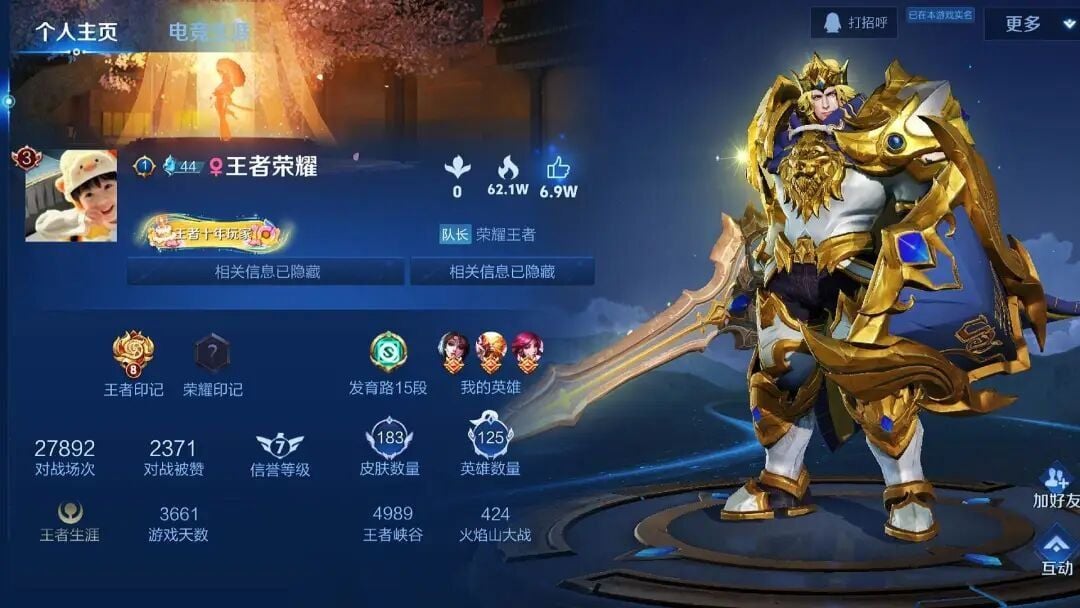Tap the 打招呼 greeting button
The image size is (1080, 608).
coord(855,22)
